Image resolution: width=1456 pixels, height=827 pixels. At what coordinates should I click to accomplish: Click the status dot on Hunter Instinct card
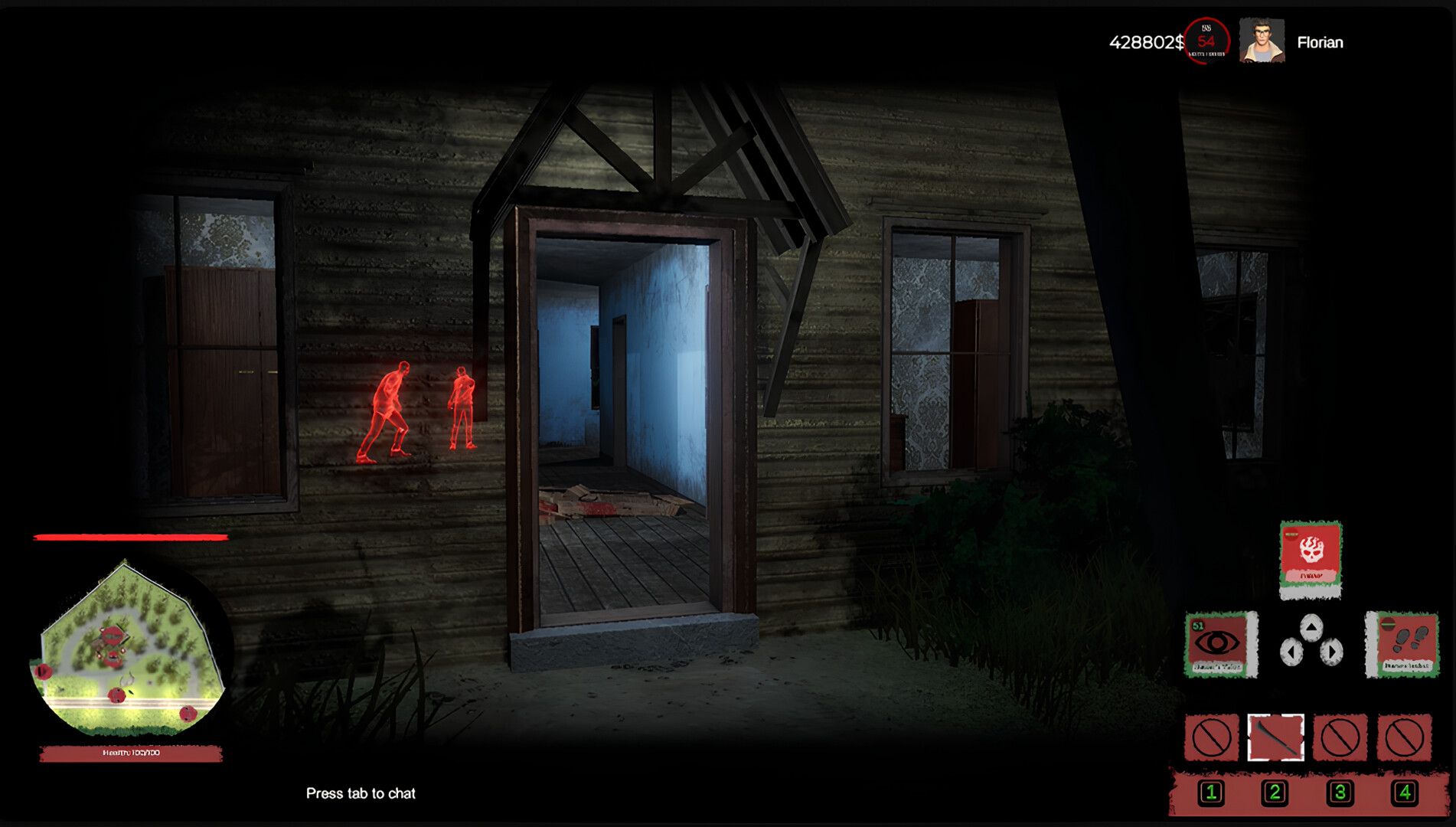[1389, 623]
